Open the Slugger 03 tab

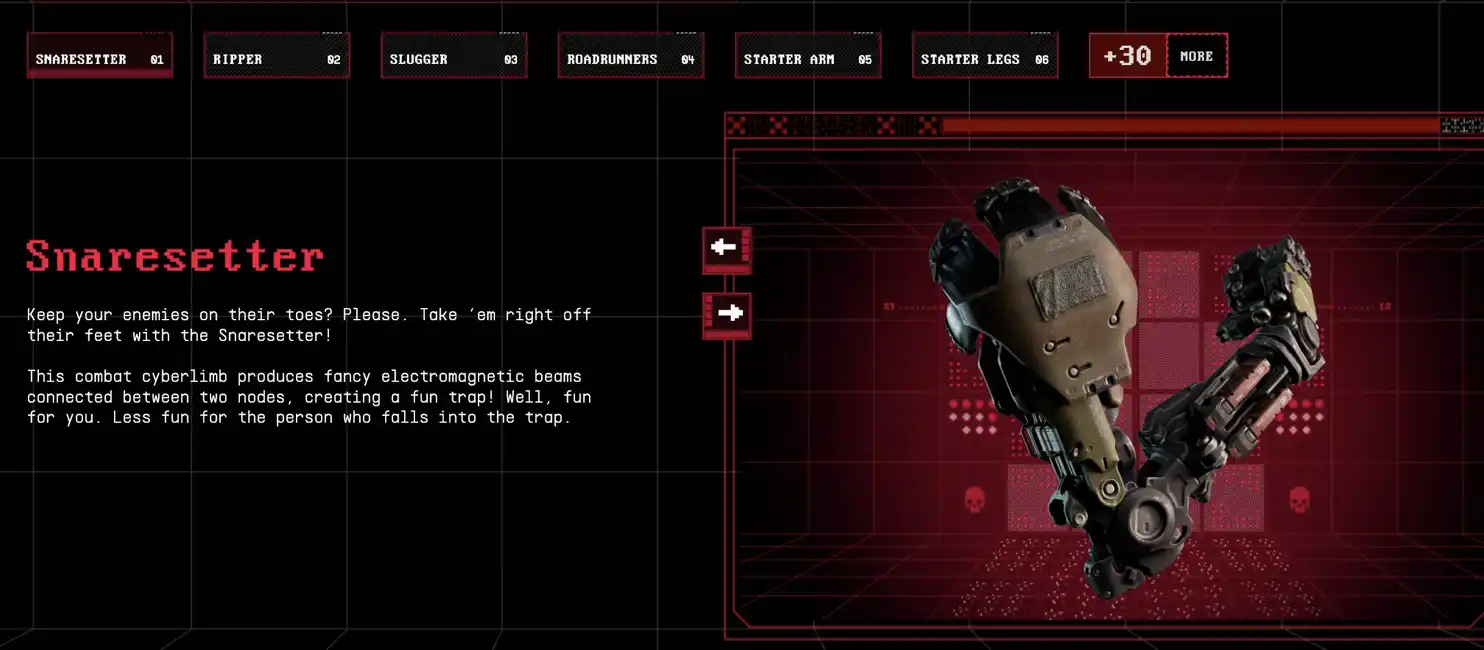454,56
